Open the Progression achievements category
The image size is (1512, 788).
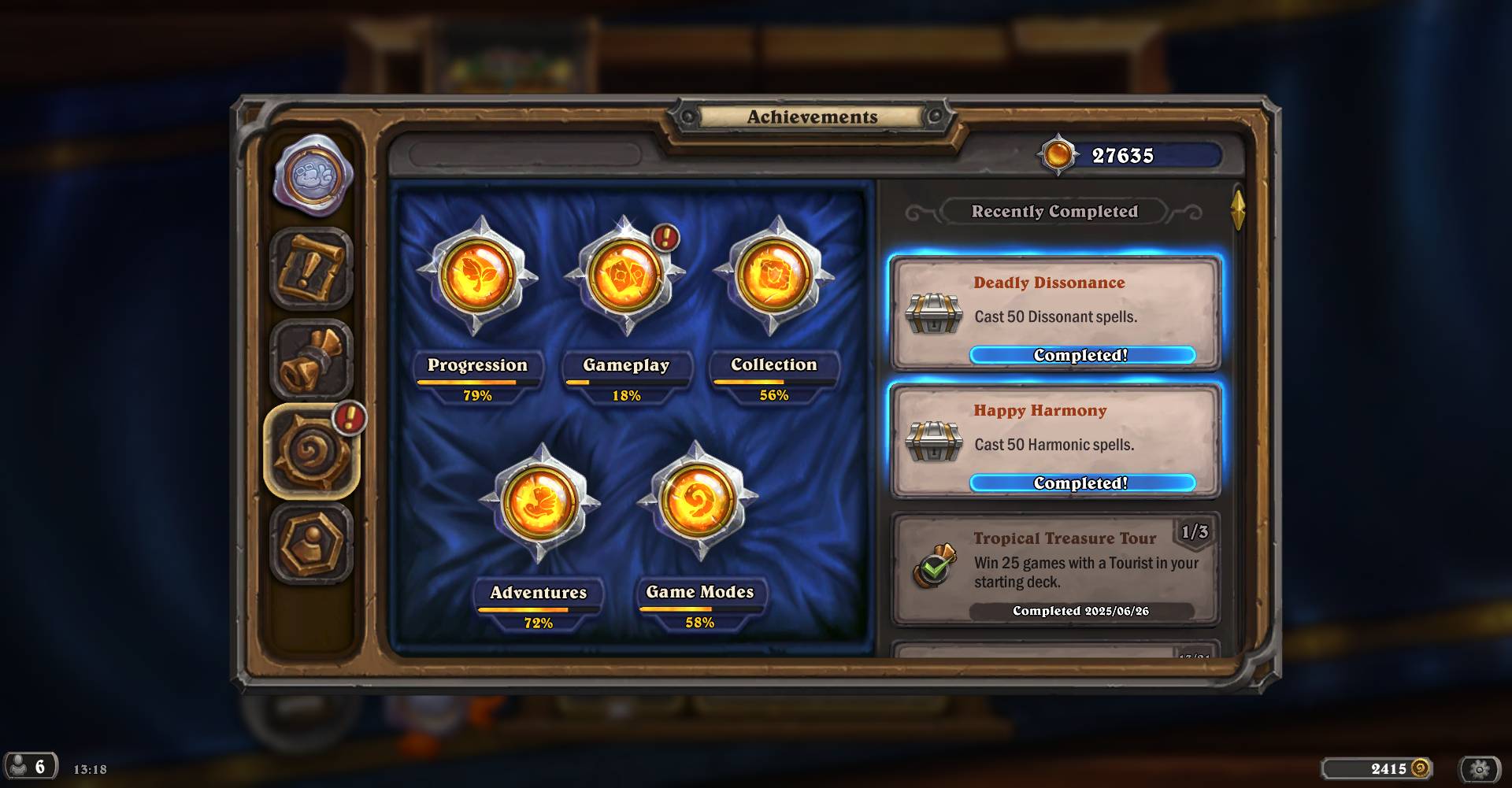pyautogui.click(x=477, y=277)
